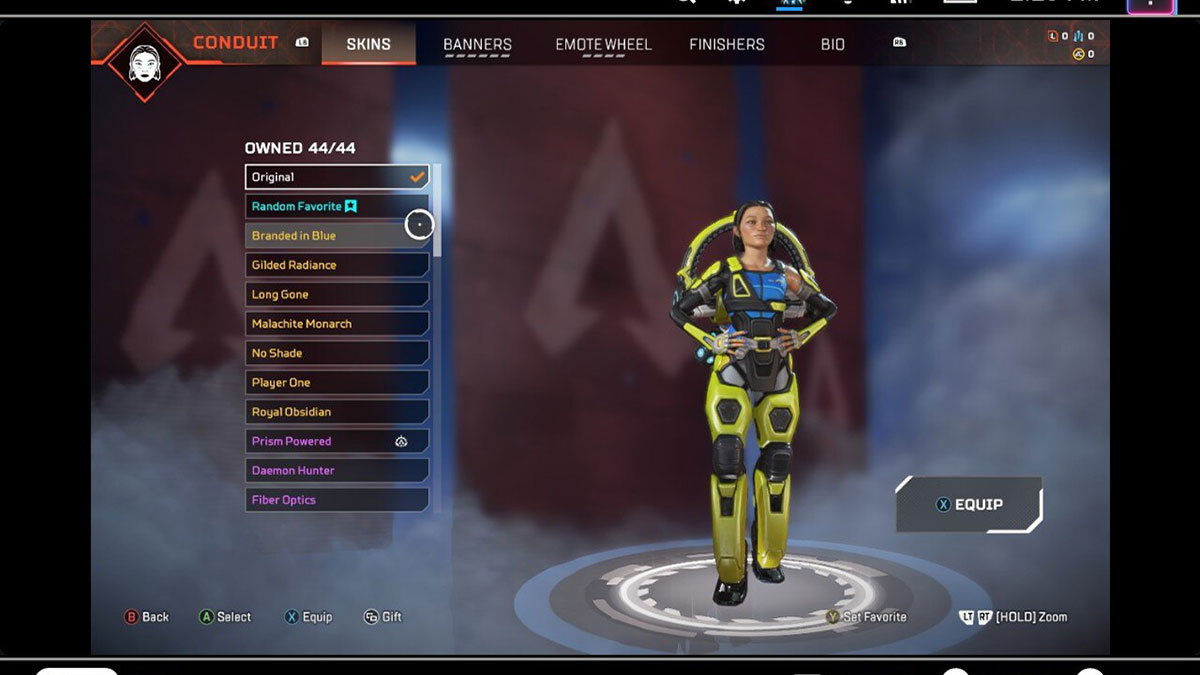This screenshot has width=1200, height=675.
Task: Preview the Daemon Hunter skin
Action: pos(337,471)
